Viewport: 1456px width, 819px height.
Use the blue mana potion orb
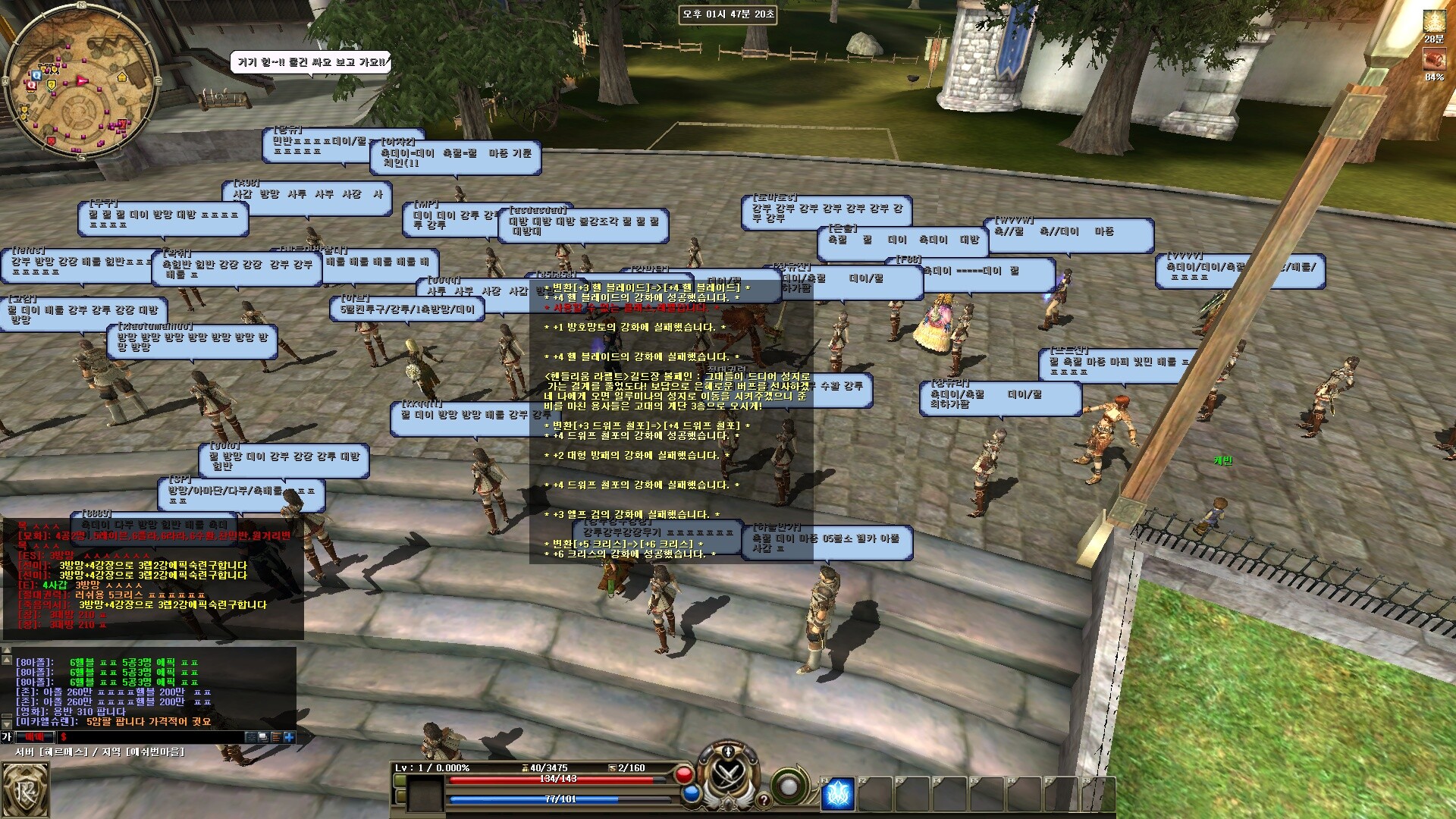691,794
